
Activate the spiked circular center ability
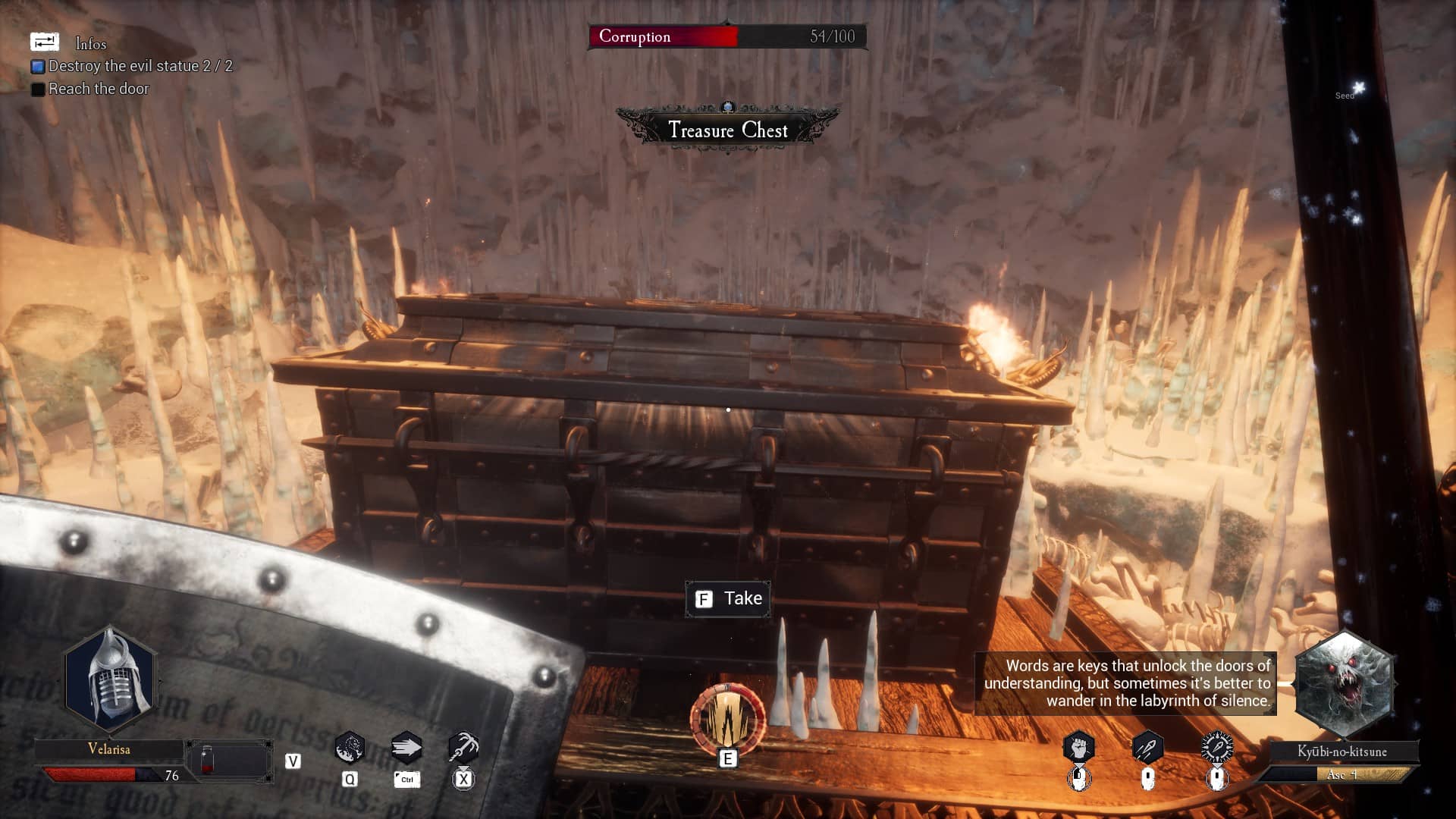[x=727, y=719]
